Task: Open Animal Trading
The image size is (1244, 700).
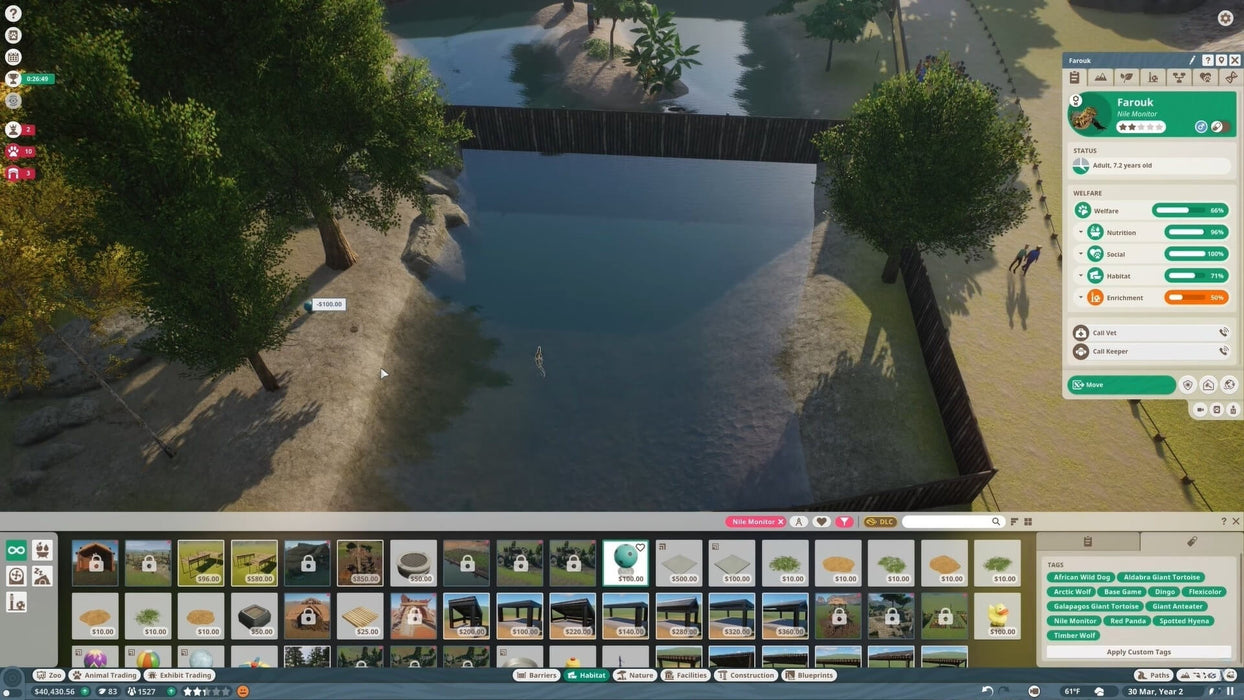Action: [104, 675]
